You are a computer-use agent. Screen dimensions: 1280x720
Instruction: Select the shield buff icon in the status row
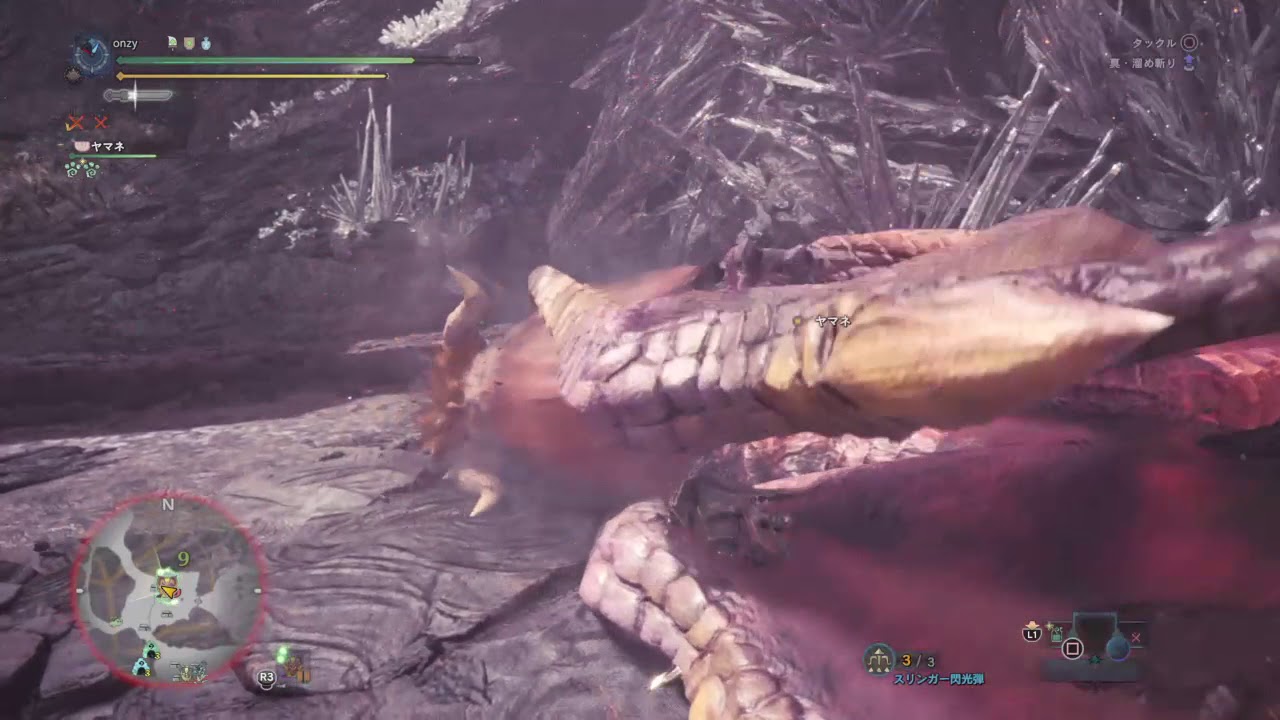tap(189, 43)
